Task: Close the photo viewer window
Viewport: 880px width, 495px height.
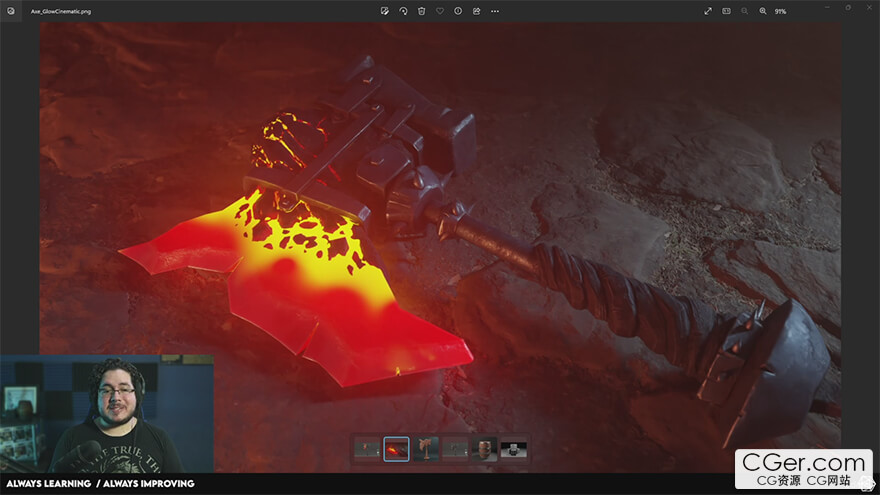Action: [x=868, y=7]
